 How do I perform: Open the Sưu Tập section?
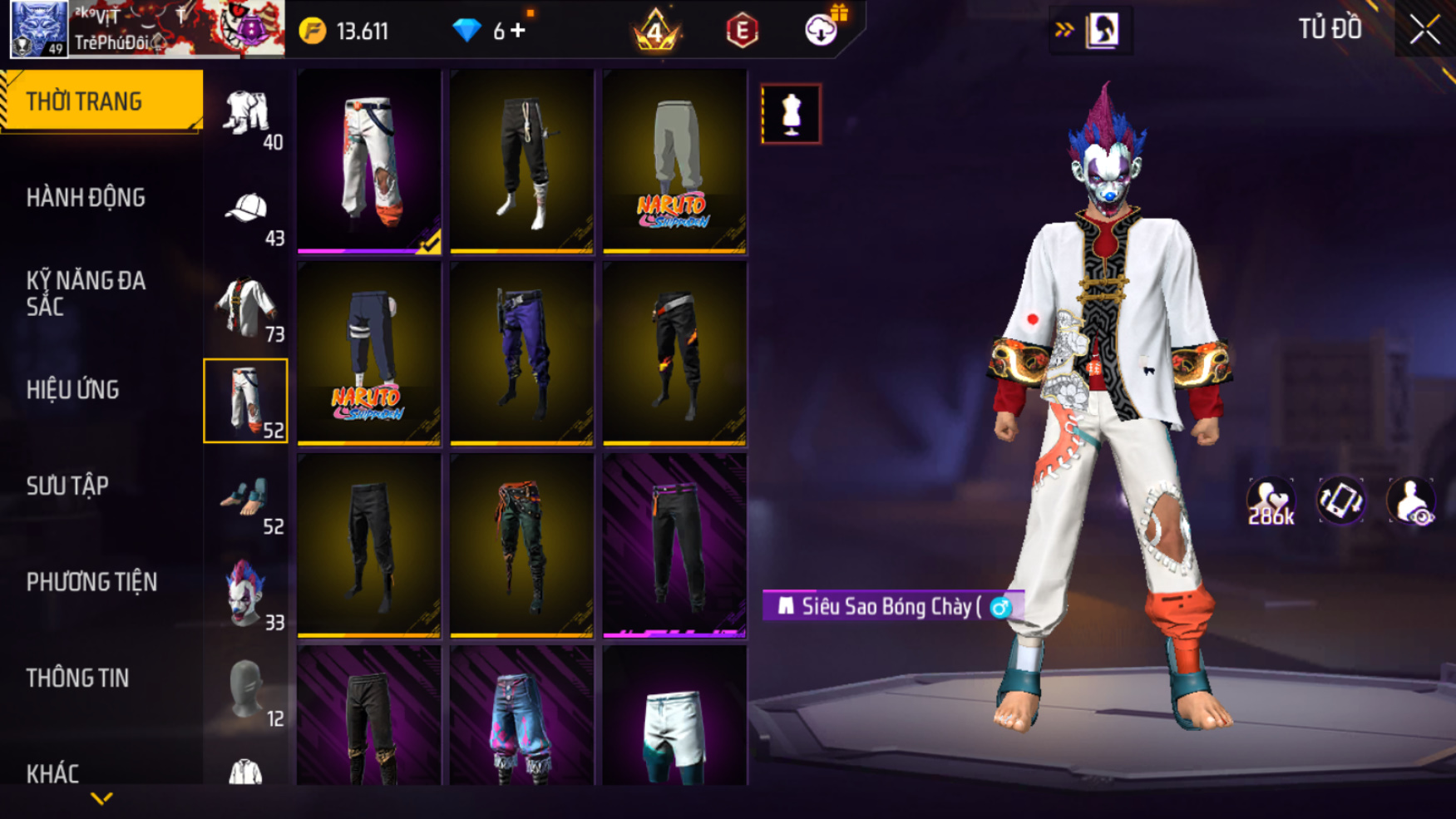click(67, 486)
